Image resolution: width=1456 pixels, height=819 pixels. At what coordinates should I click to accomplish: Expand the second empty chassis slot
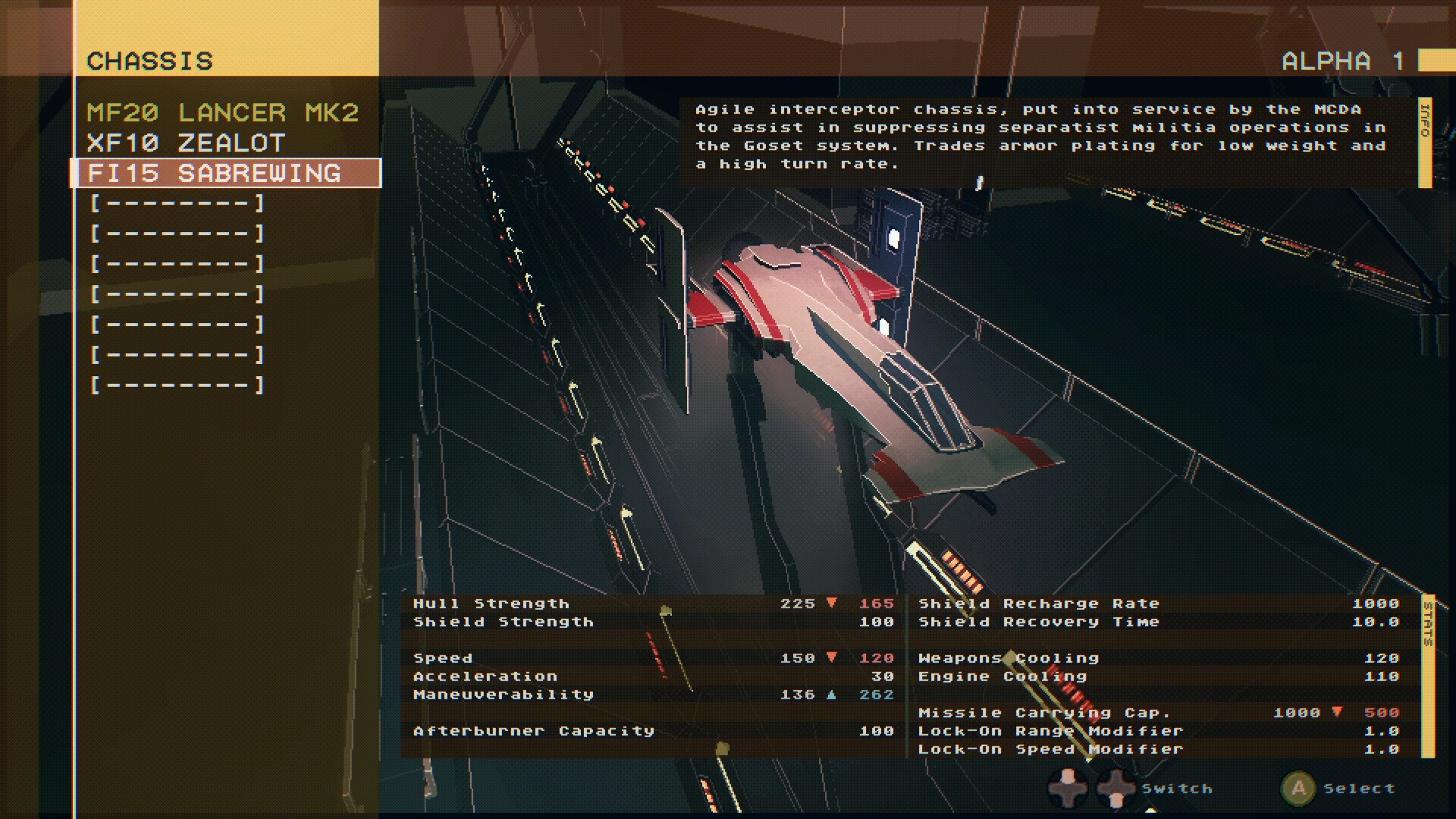click(x=178, y=233)
